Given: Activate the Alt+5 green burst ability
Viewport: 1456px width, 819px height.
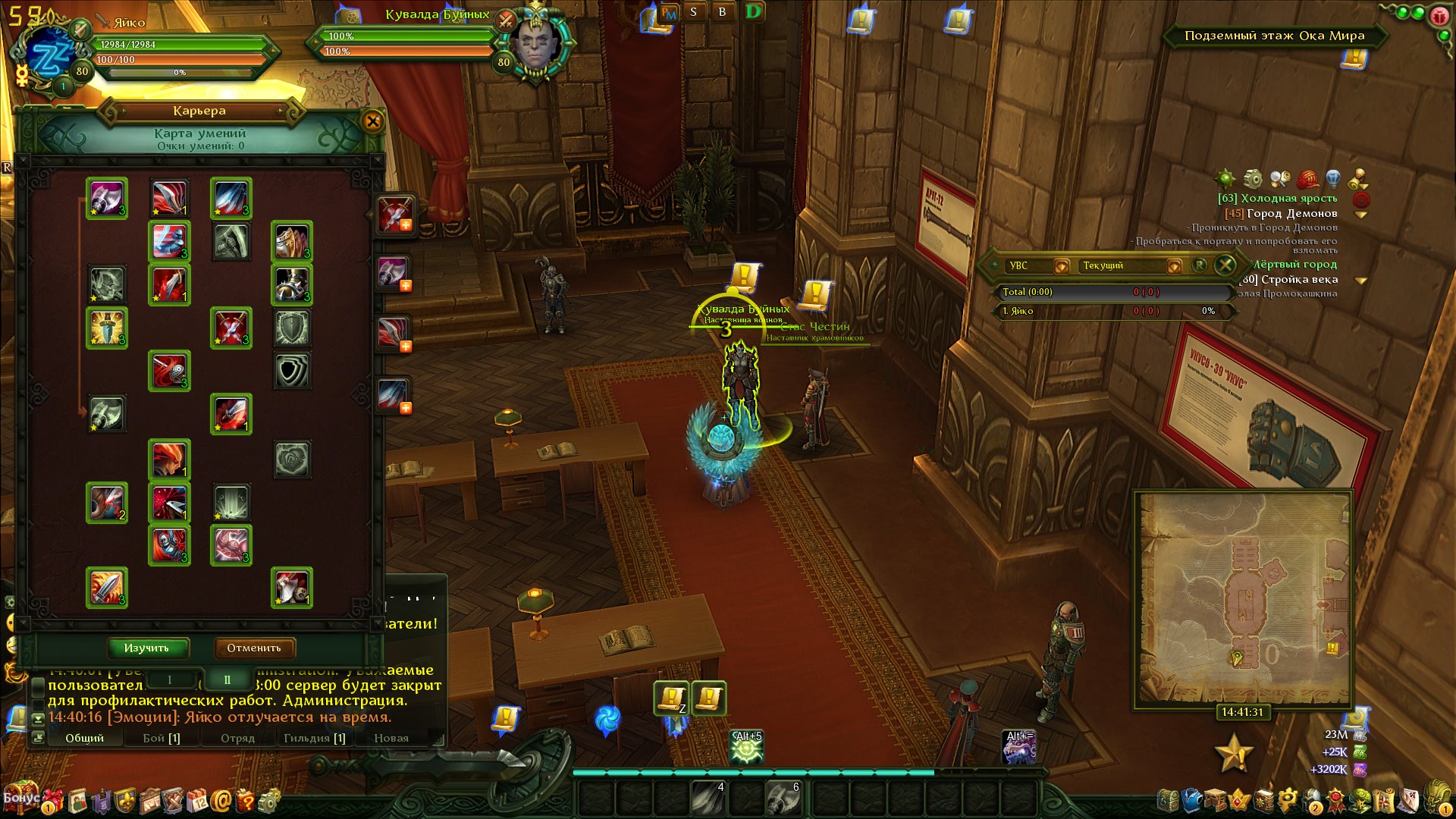Looking at the screenshot, I should coord(747,748).
